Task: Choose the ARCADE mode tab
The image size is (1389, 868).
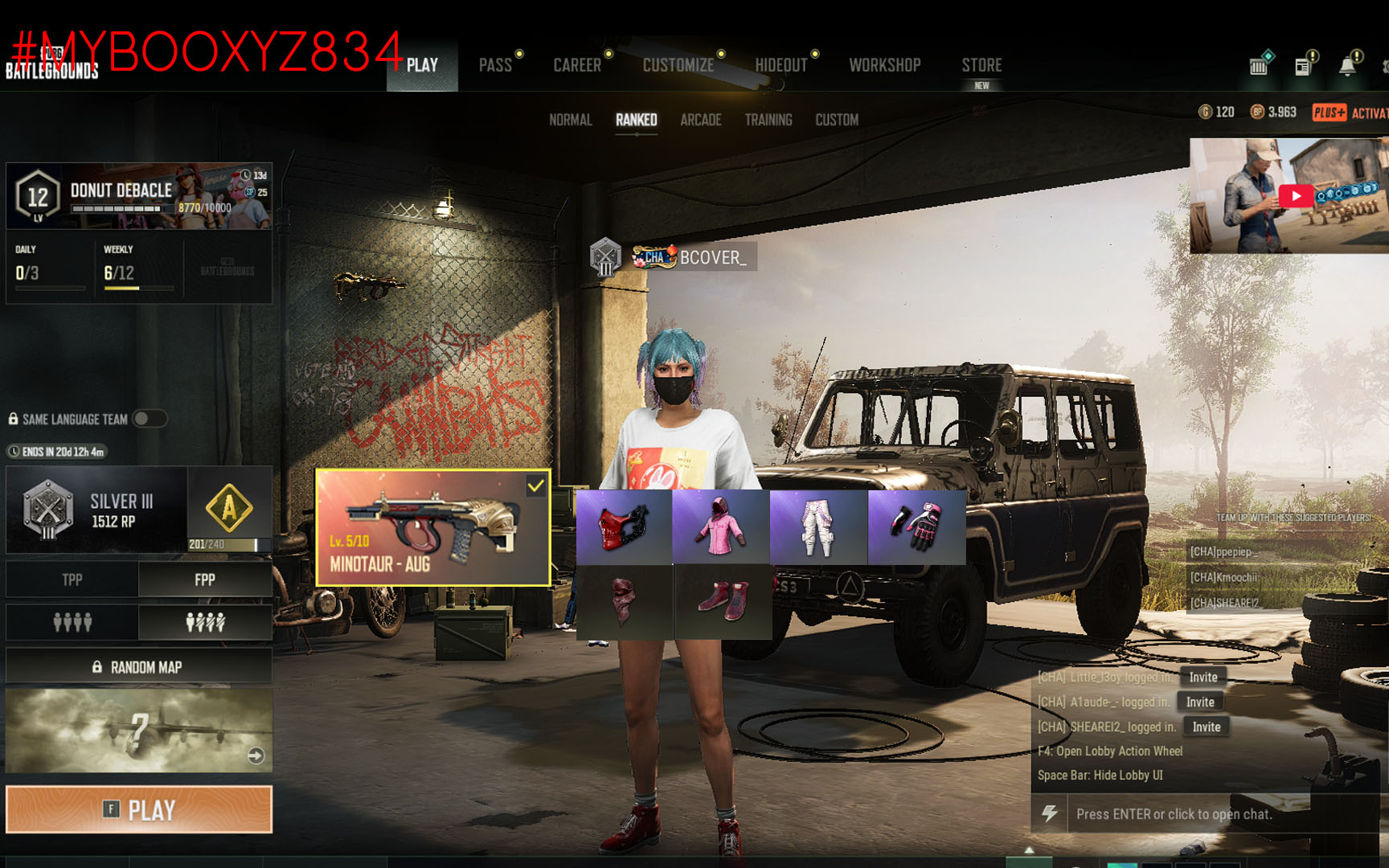Action: pyautogui.click(x=700, y=120)
